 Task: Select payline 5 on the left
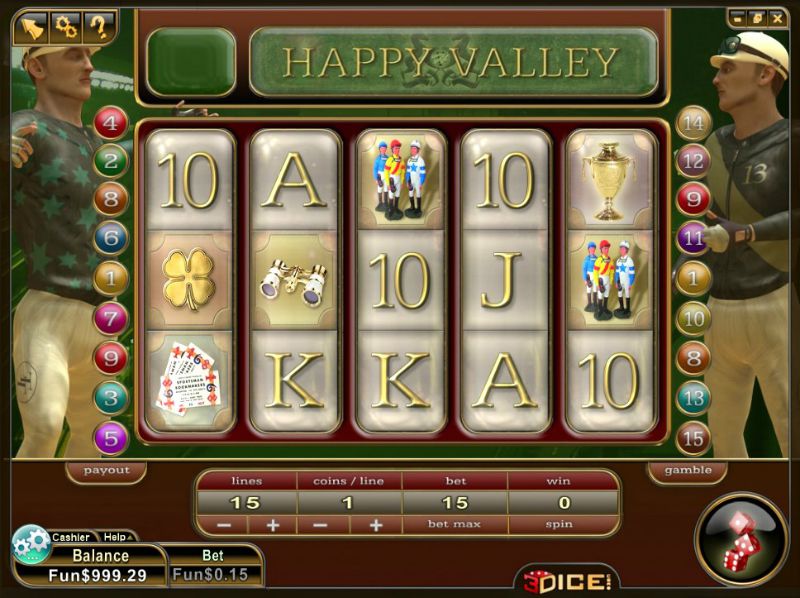point(111,438)
